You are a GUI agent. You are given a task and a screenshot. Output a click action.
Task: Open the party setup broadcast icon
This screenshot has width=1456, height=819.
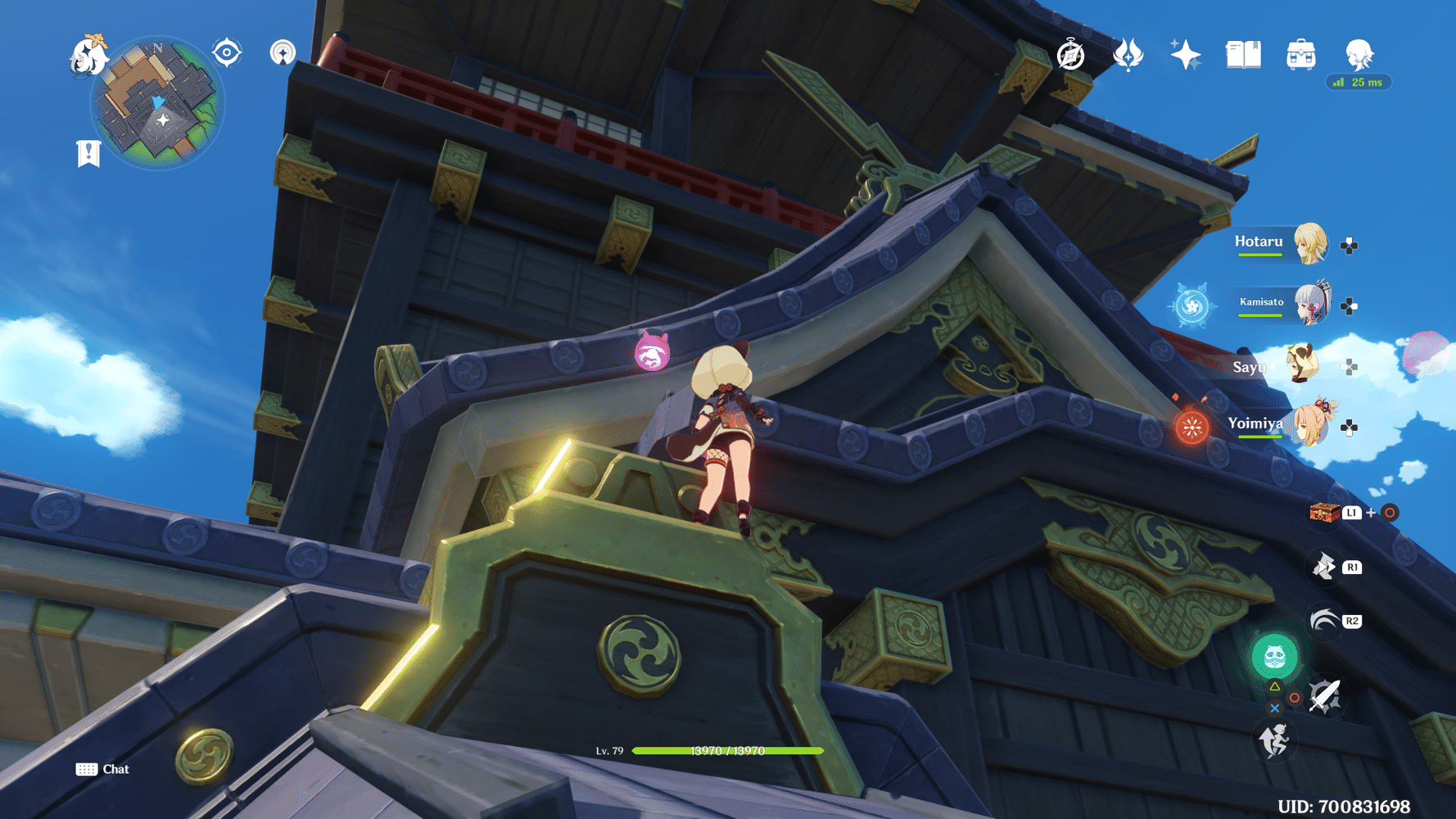[x=283, y=53]
